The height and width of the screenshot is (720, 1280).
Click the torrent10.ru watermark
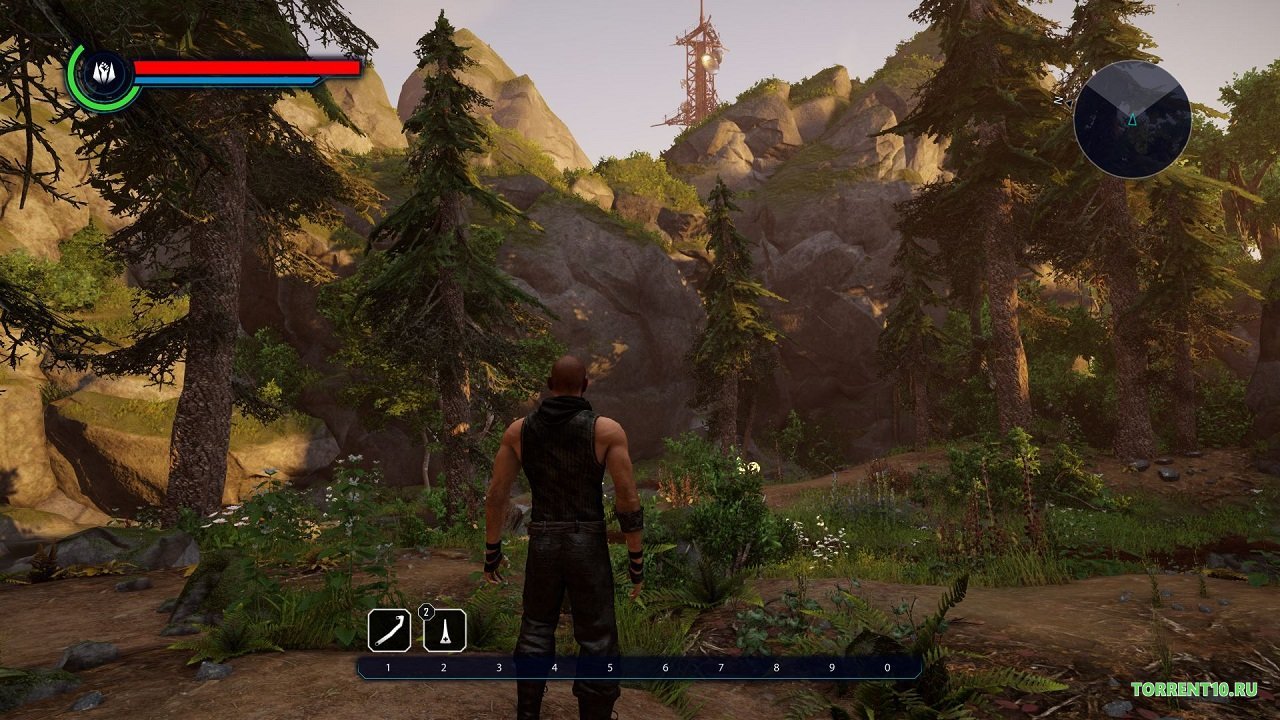click(1193, 689)
